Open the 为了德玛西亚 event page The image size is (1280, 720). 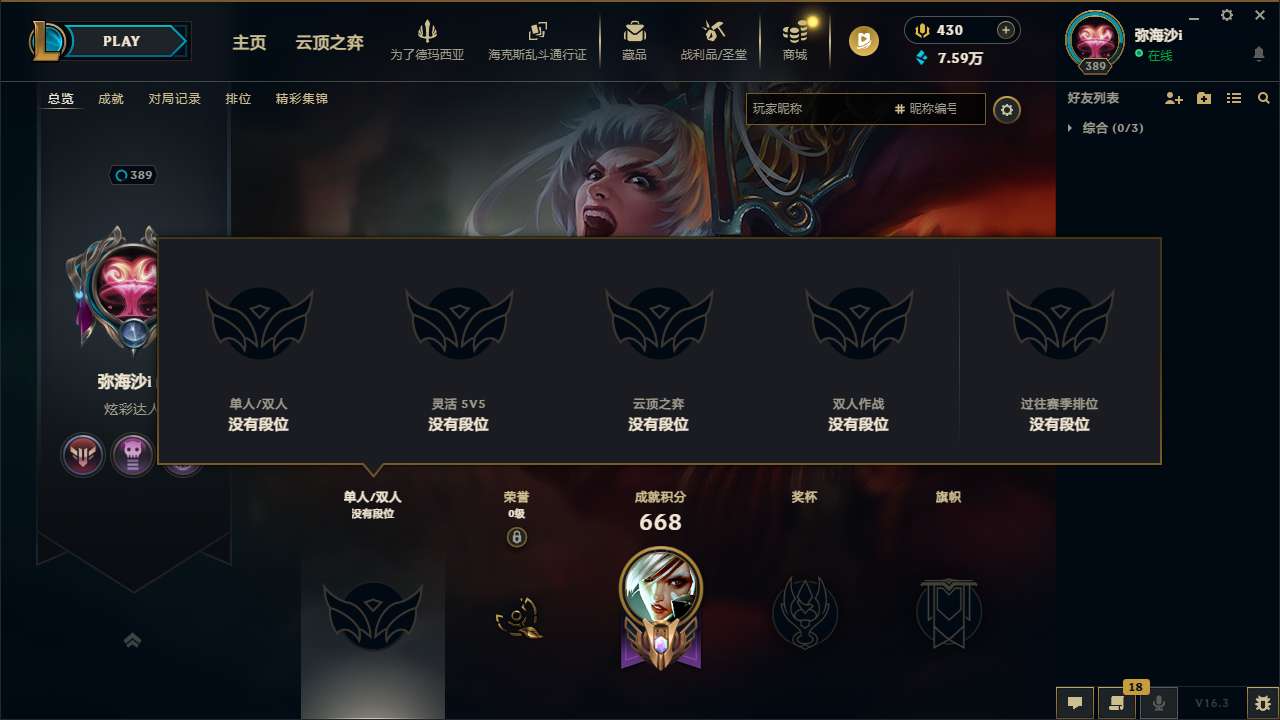tap(428, 40)
